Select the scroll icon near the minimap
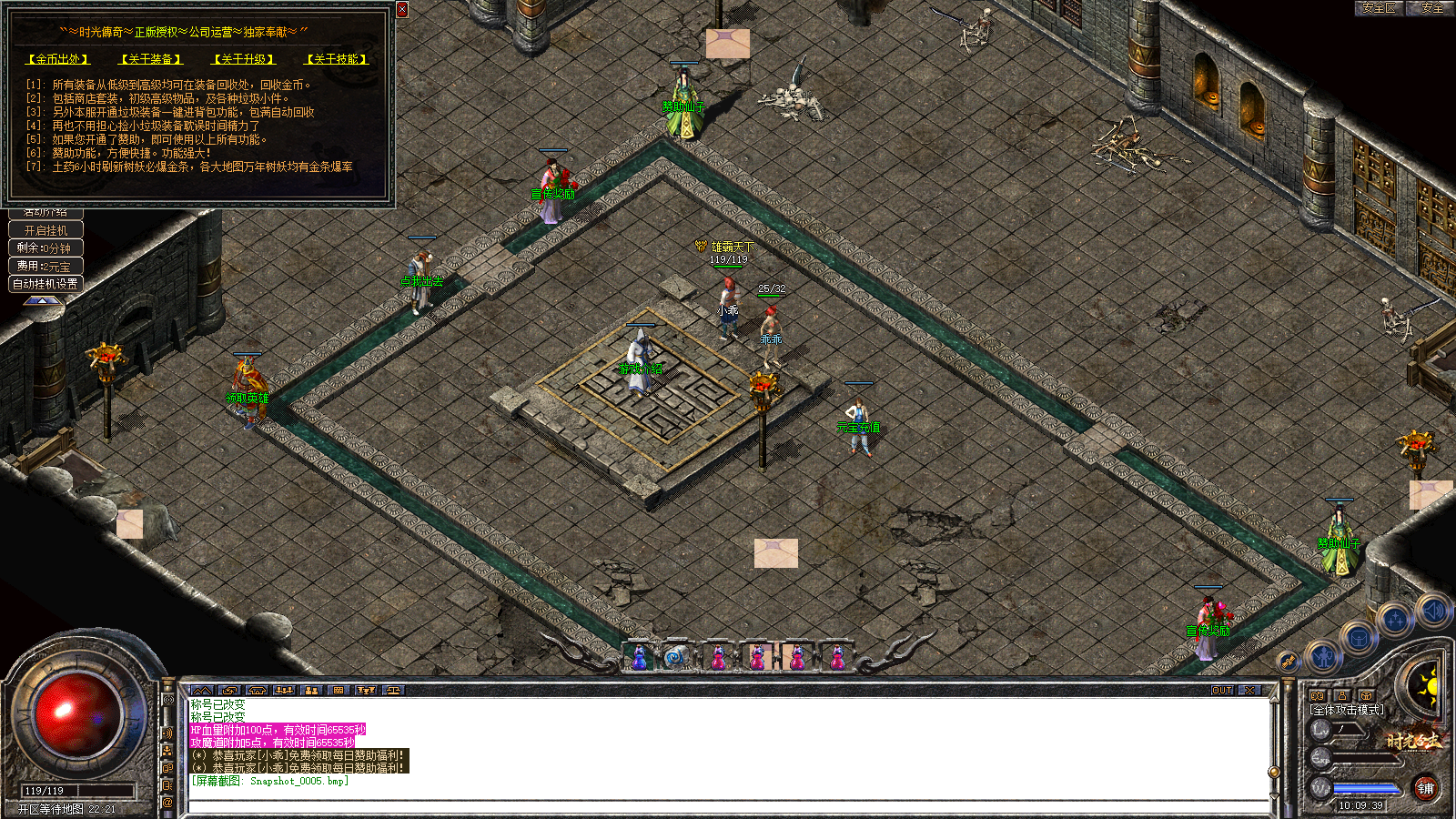Image resolution: width=1456 pixels, height=819 pixels. click(1288, 662)
